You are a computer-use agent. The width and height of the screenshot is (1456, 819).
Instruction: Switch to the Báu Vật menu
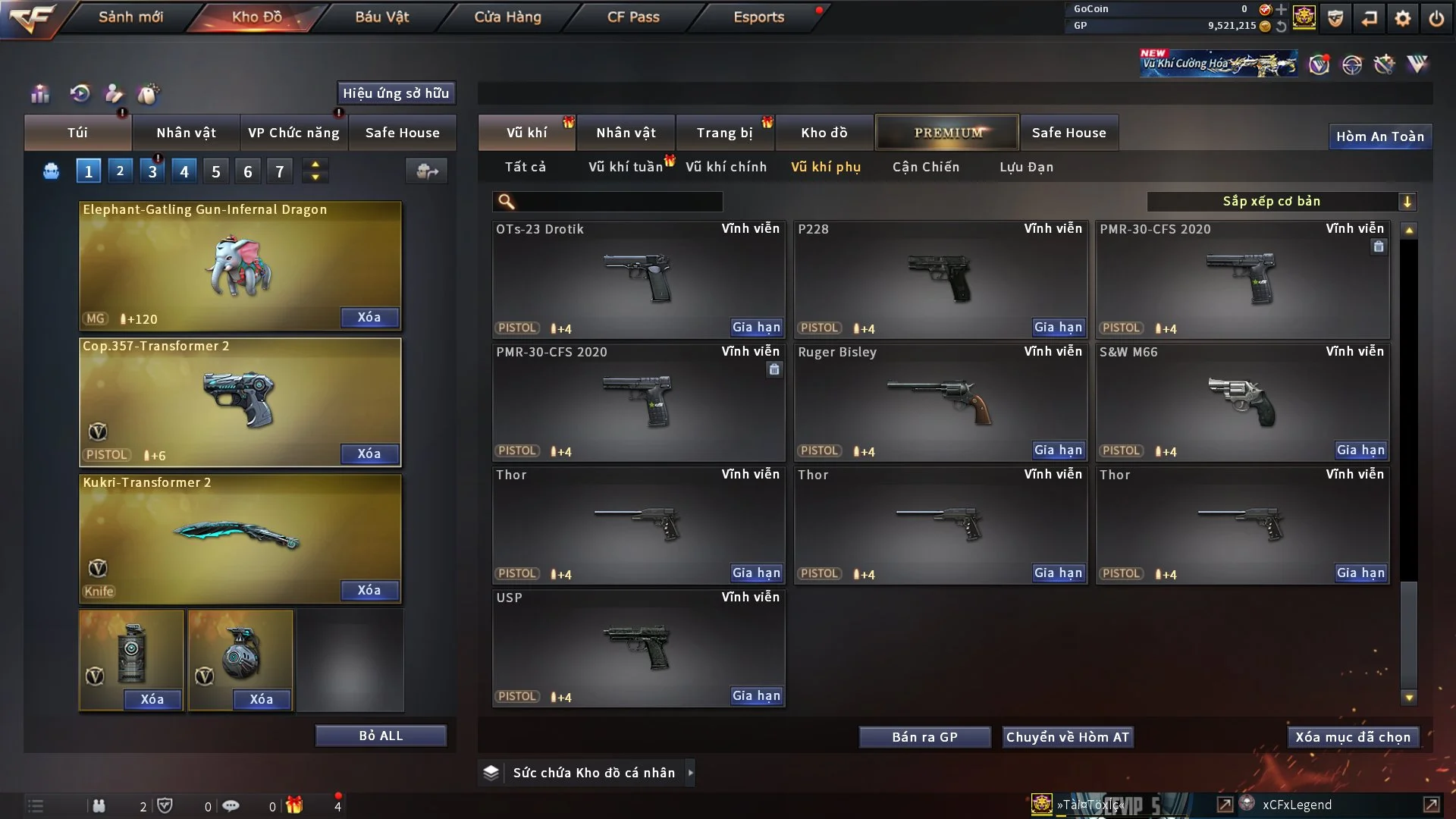pos(381,17)
